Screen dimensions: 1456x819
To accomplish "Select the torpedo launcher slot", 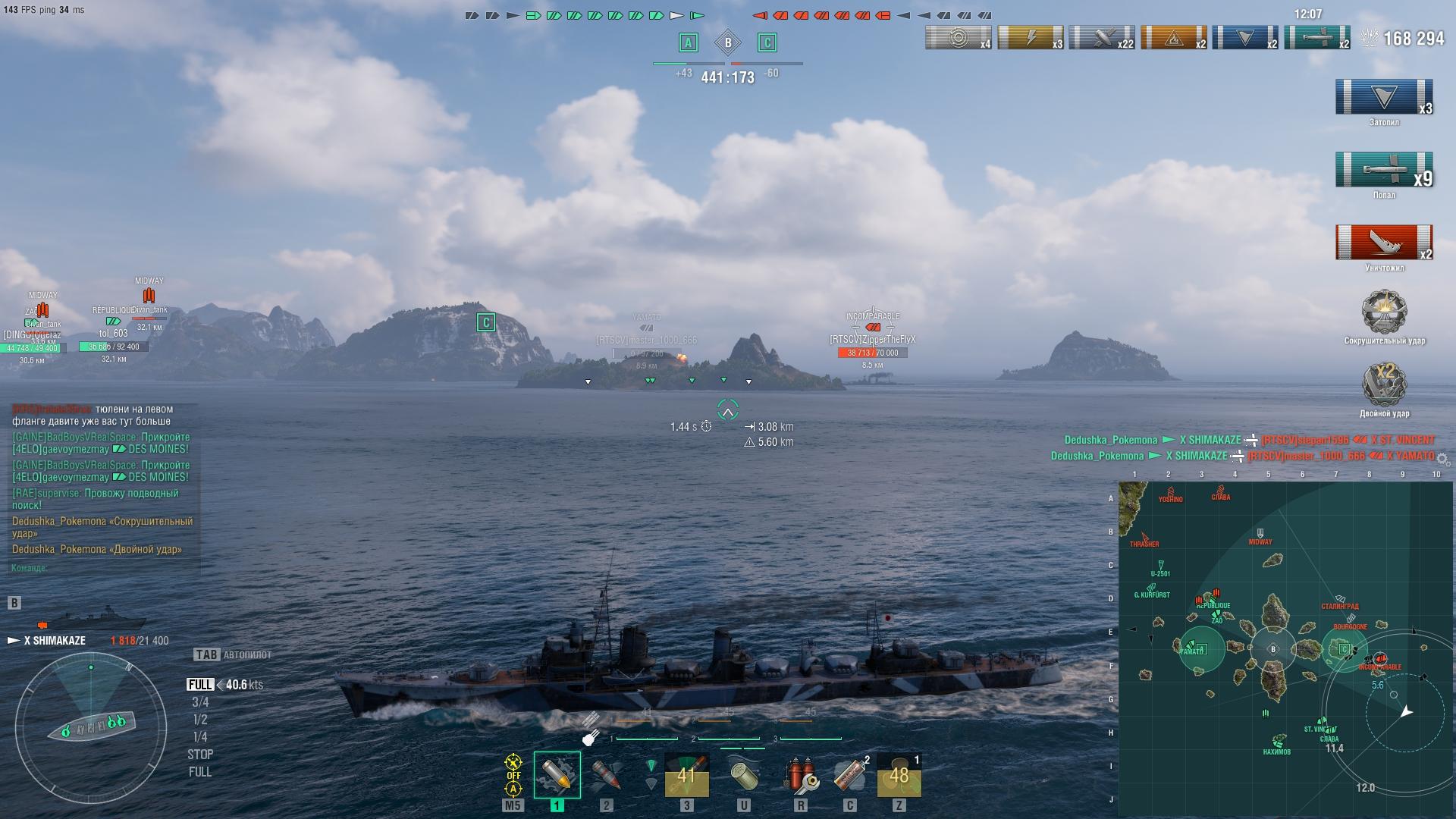I will 686,774.
